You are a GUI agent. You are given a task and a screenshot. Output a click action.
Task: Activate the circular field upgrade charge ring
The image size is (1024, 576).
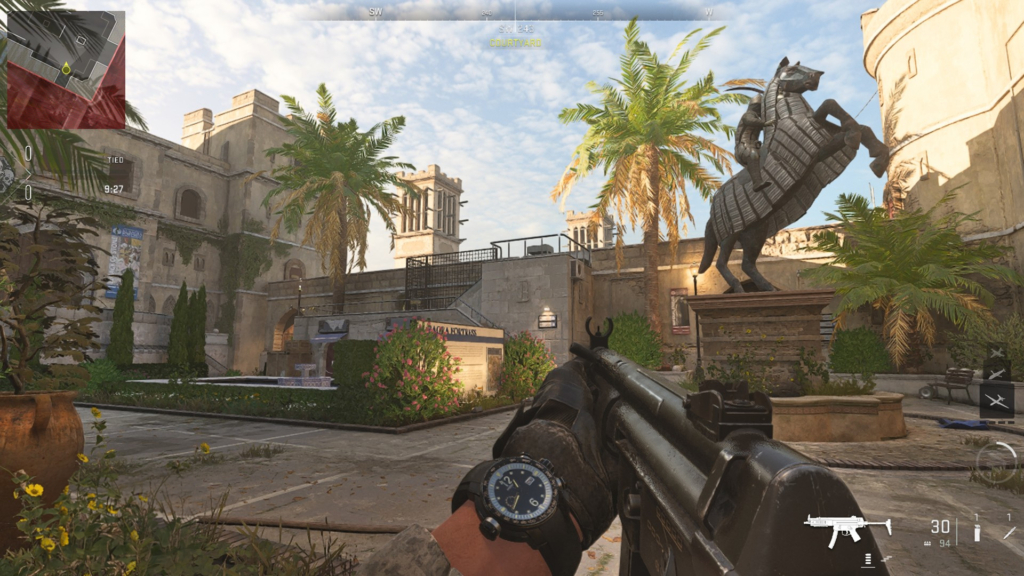pyautogui.click(x=995, y=460)
